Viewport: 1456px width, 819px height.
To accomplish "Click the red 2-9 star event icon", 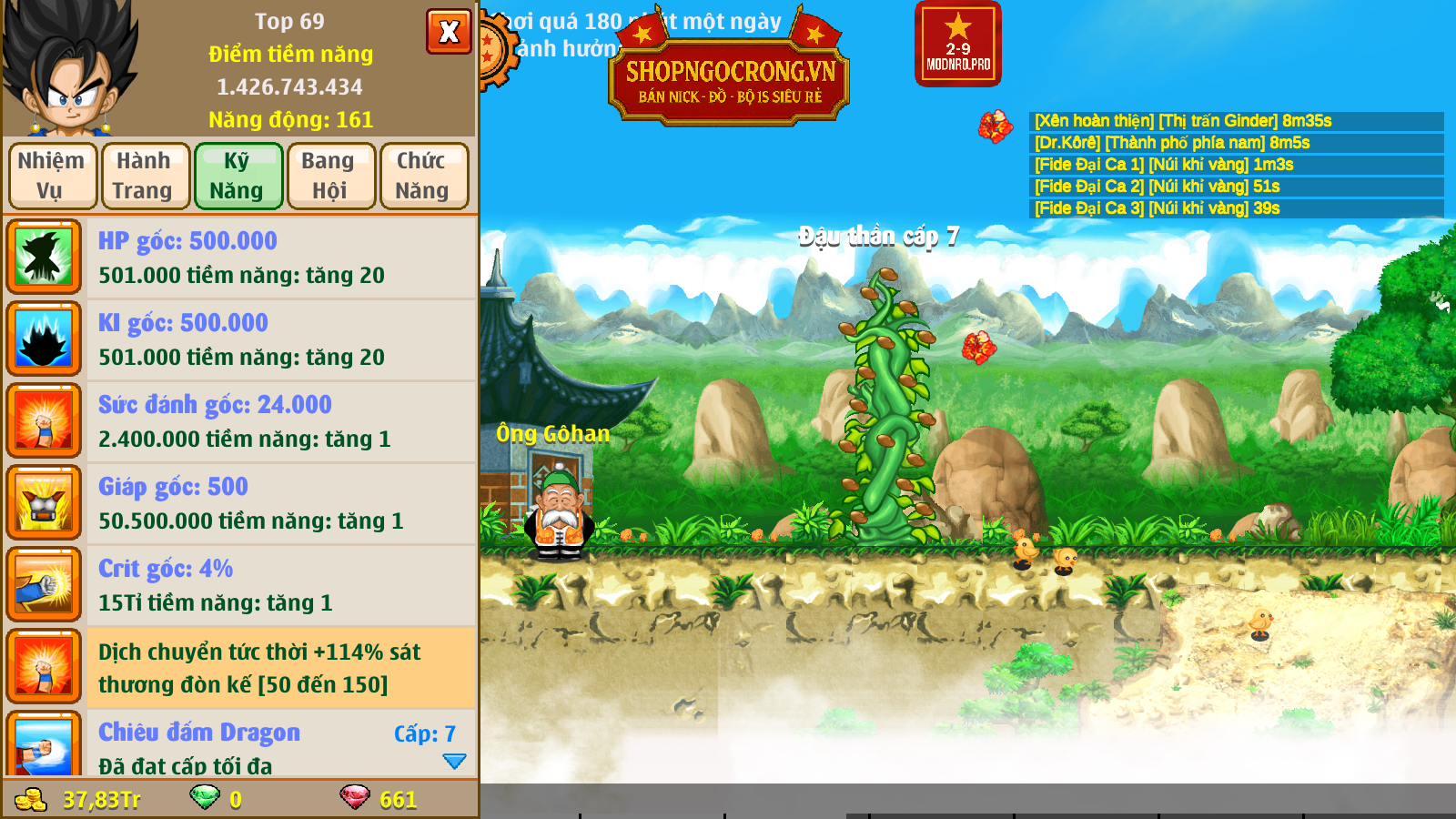I will coord(957,44).
